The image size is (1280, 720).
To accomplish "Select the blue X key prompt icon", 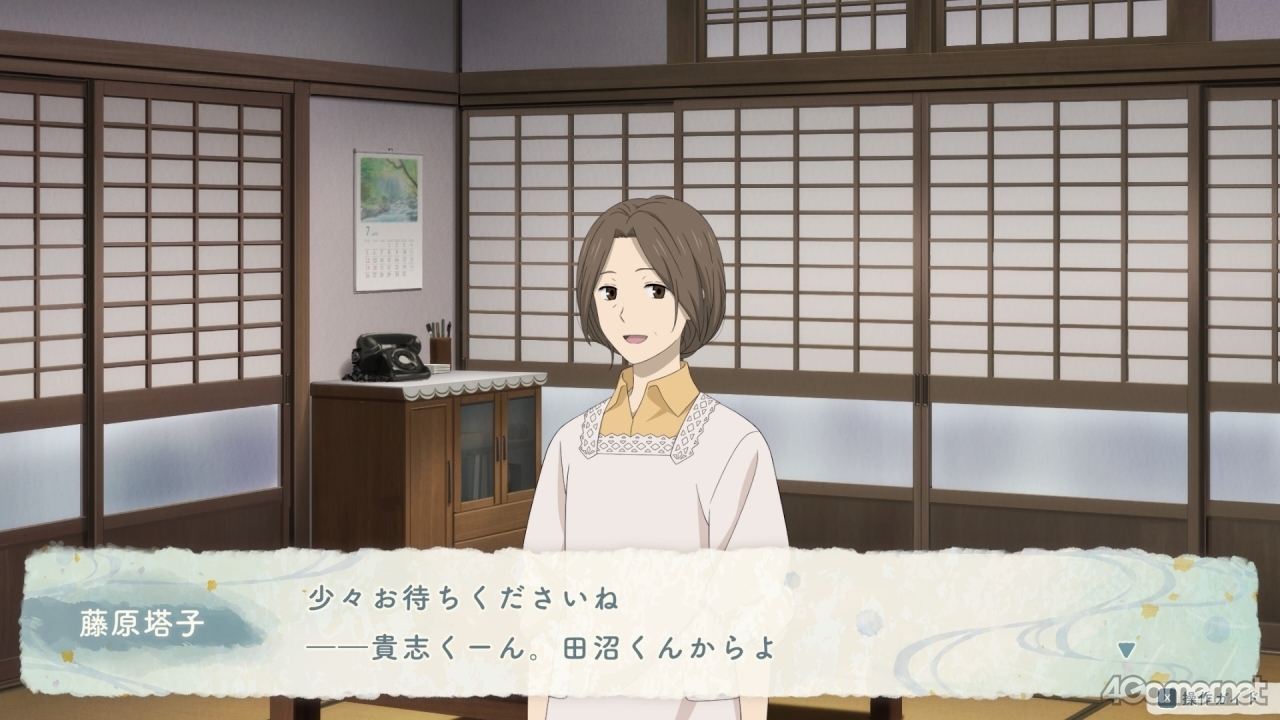I will [1167, 700].
